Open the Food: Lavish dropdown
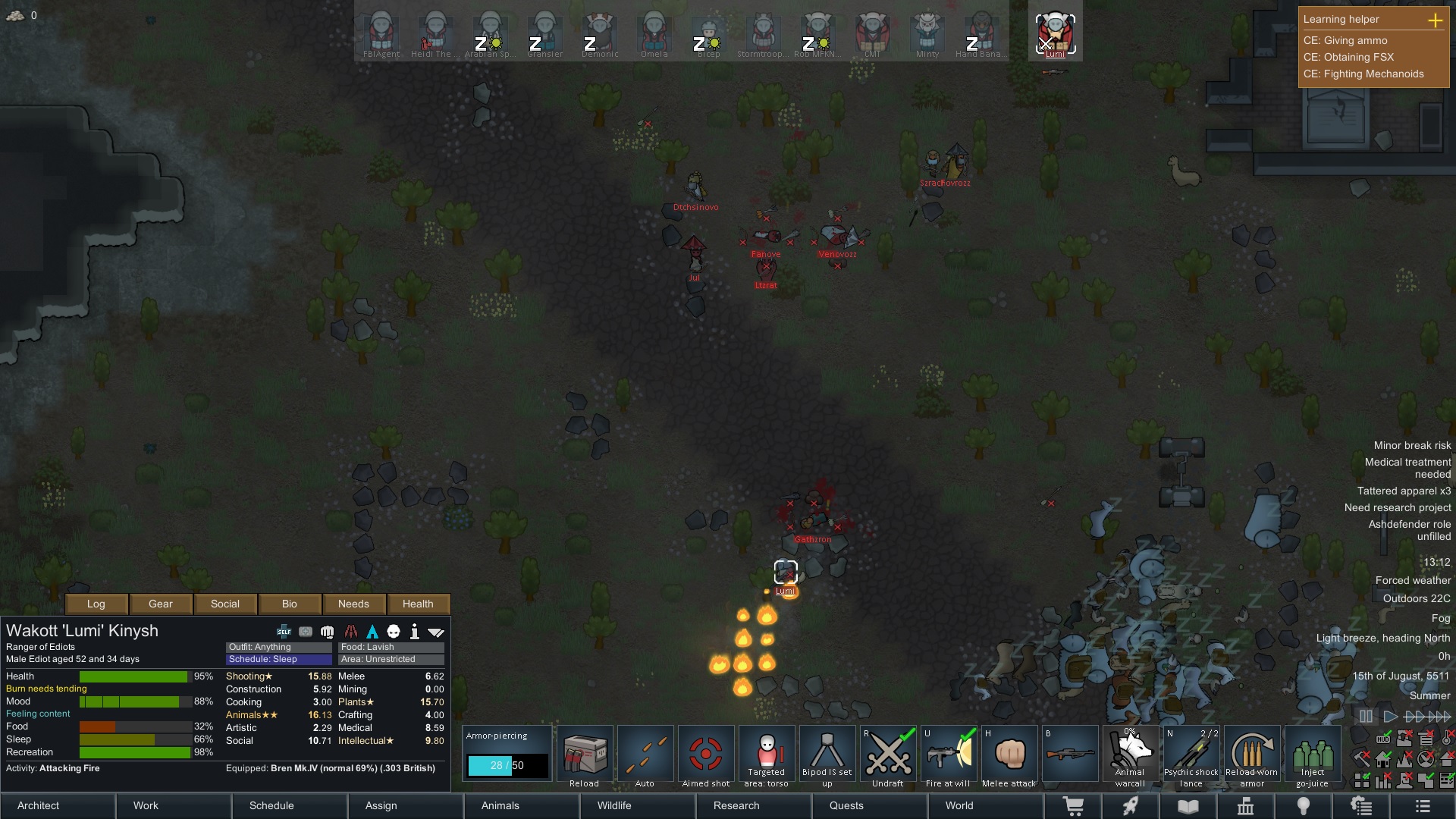Screen dimensions: 1456x819 click(x=391, y=647)
